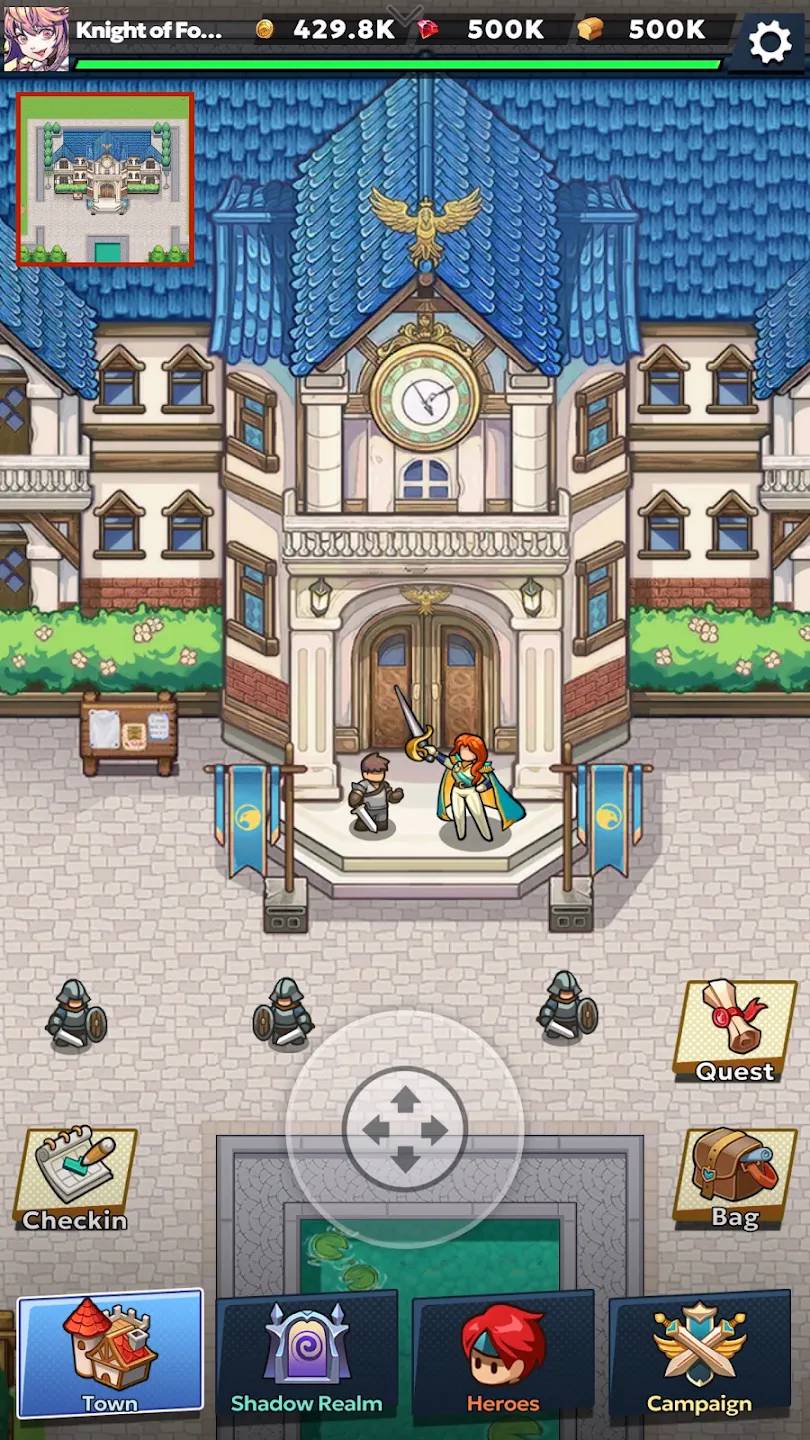Tap the gold coin currency icon
This screenshot has height=1440, width=810.
(265, 29)
